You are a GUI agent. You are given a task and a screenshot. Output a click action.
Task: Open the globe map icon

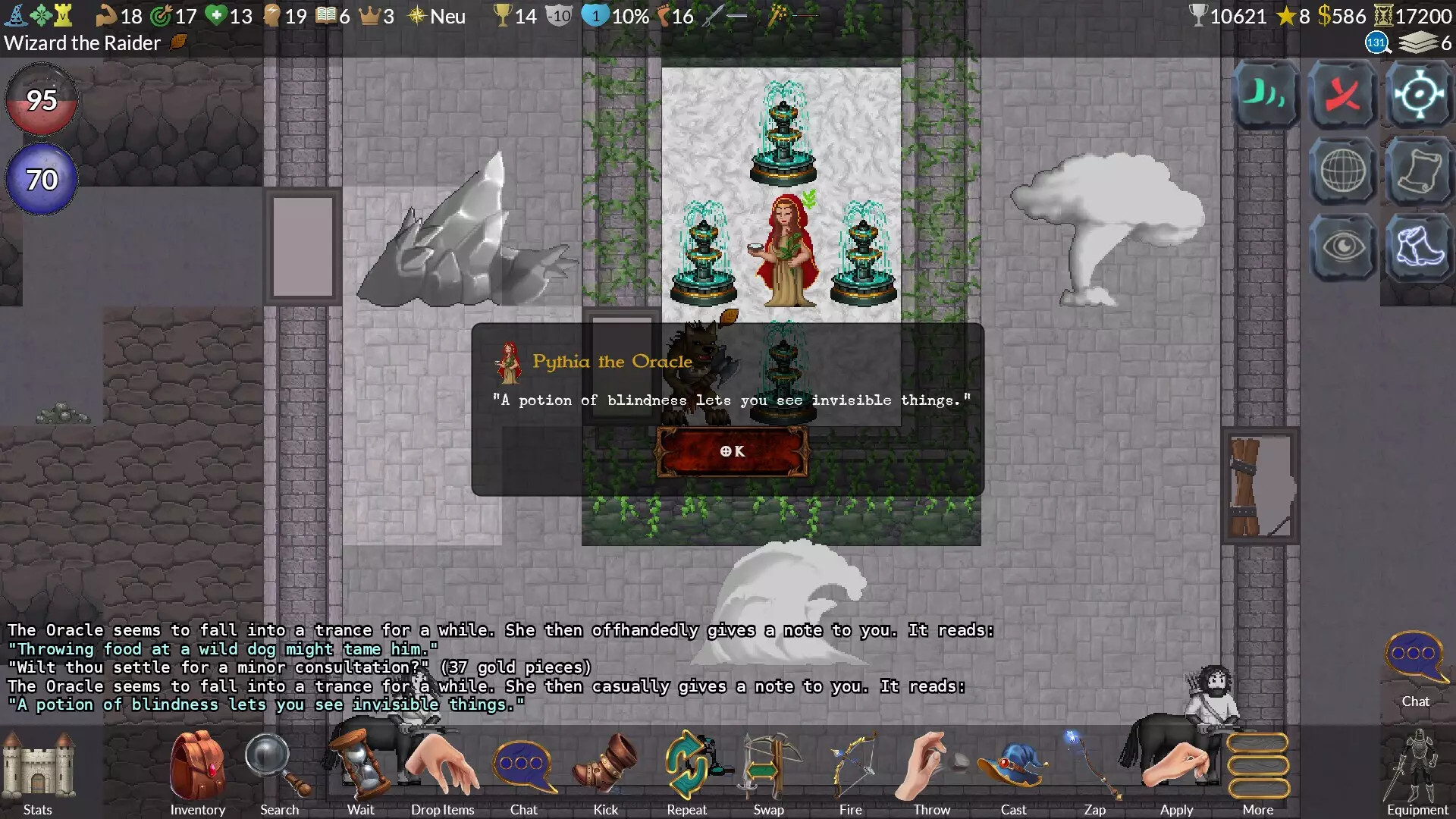[x=1343, y=171]
